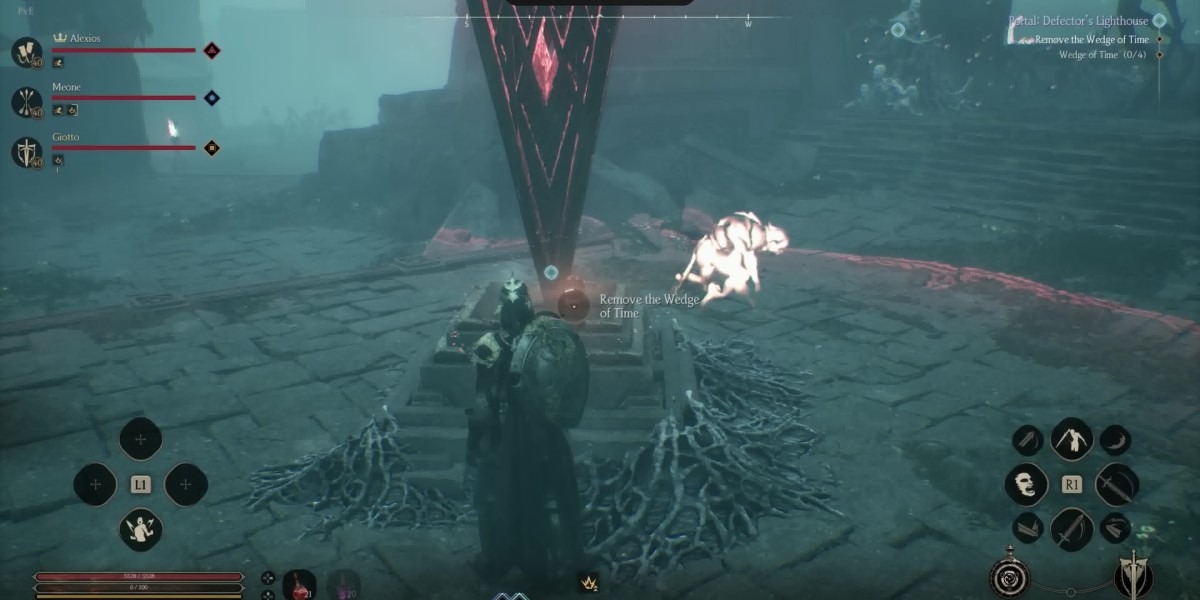Image resolution: width=1200 pixels, height=600 pixels.
Task: Click the orange square marker beside Giotto
Action: click(211, 148)
